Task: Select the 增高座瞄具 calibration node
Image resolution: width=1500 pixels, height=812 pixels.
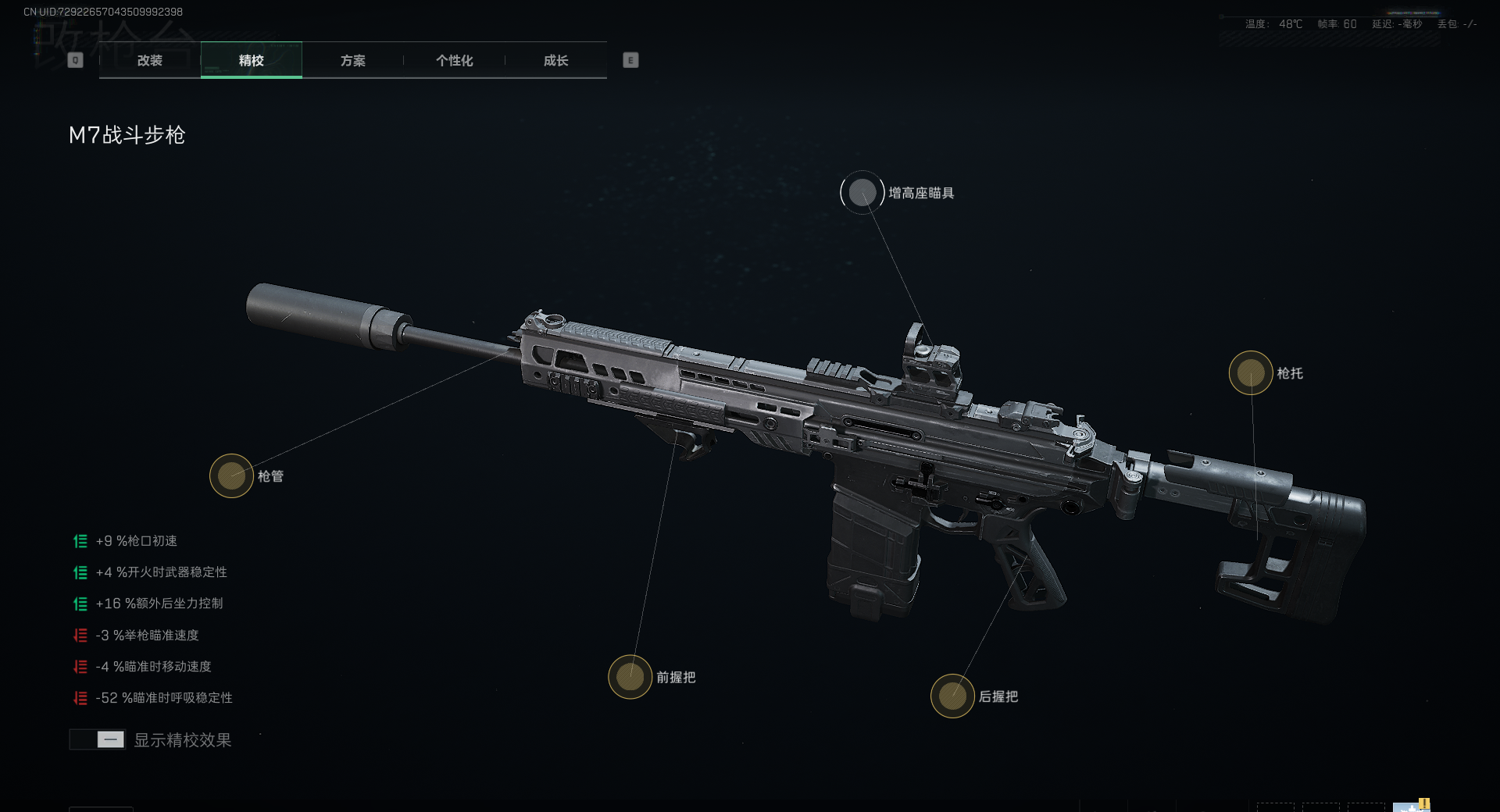Action: click(x=862, y=193)
